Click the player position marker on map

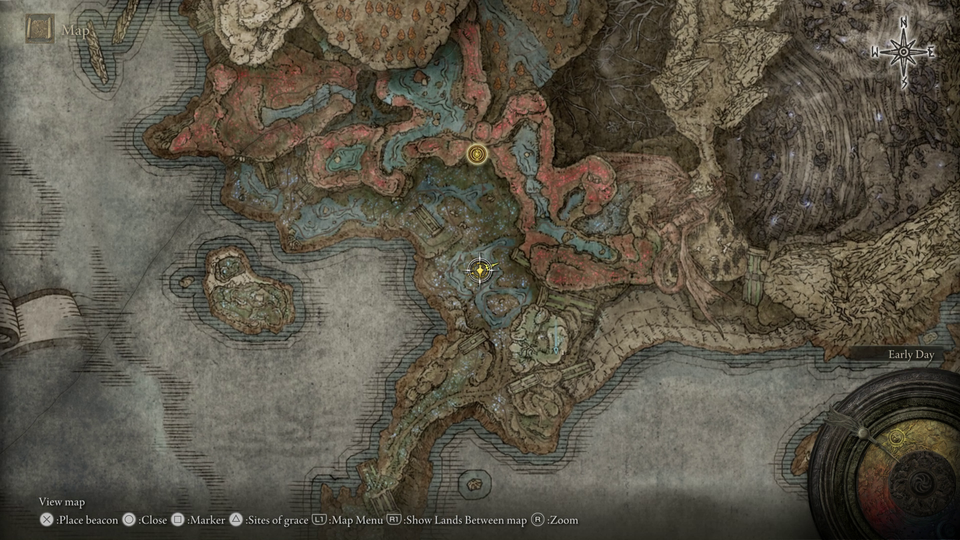pos(483,269)
